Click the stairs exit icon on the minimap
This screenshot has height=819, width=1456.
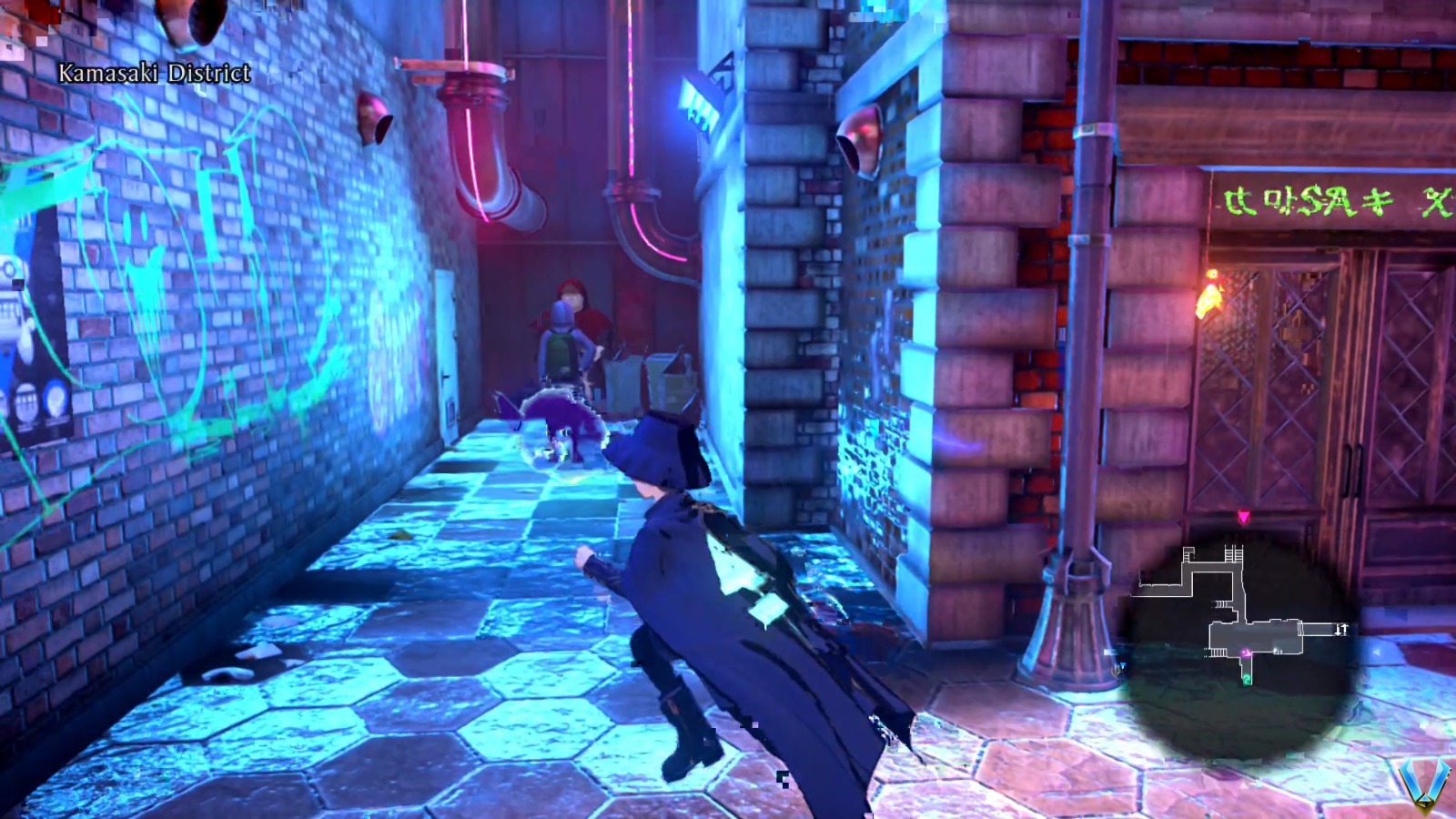point(1342,628)
